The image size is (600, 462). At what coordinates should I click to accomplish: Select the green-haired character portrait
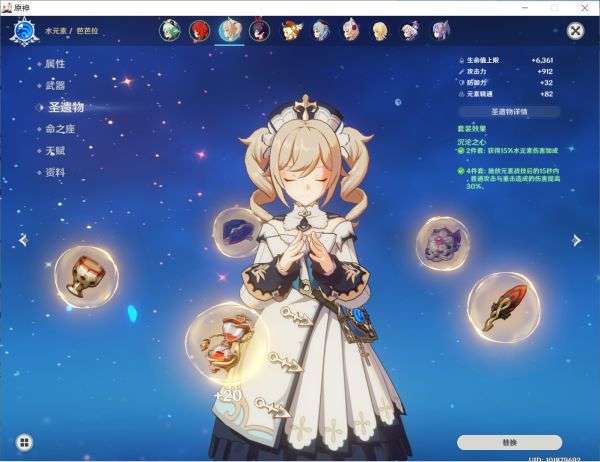coord(170,31)
